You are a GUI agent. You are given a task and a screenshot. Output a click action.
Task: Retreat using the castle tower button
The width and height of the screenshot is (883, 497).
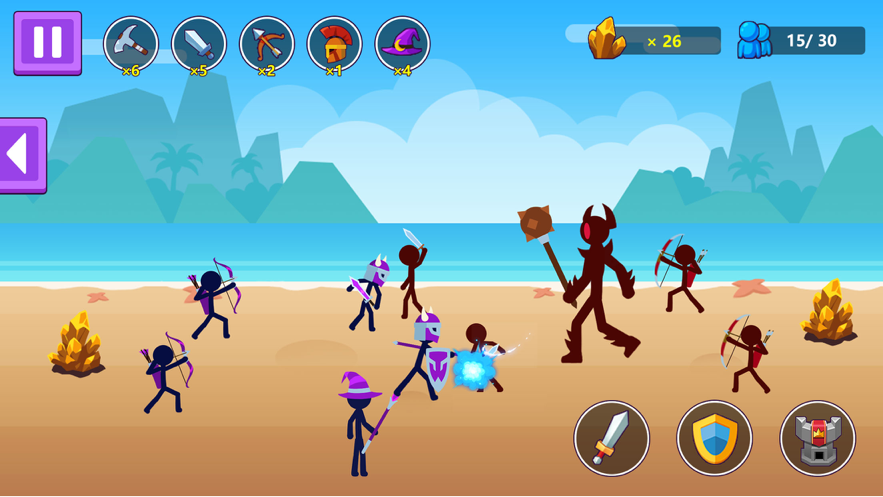point(817,438)
